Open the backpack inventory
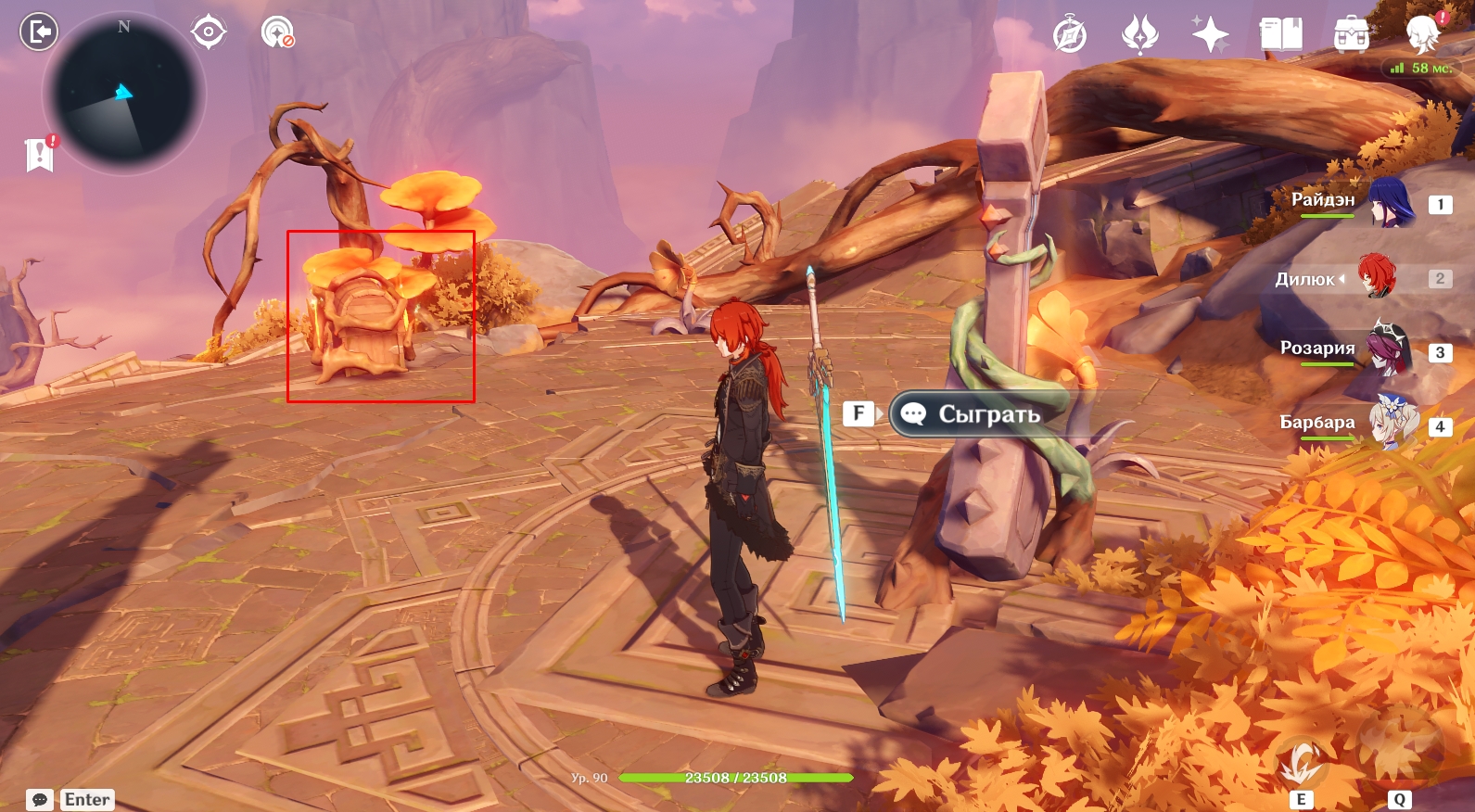 1351,35
